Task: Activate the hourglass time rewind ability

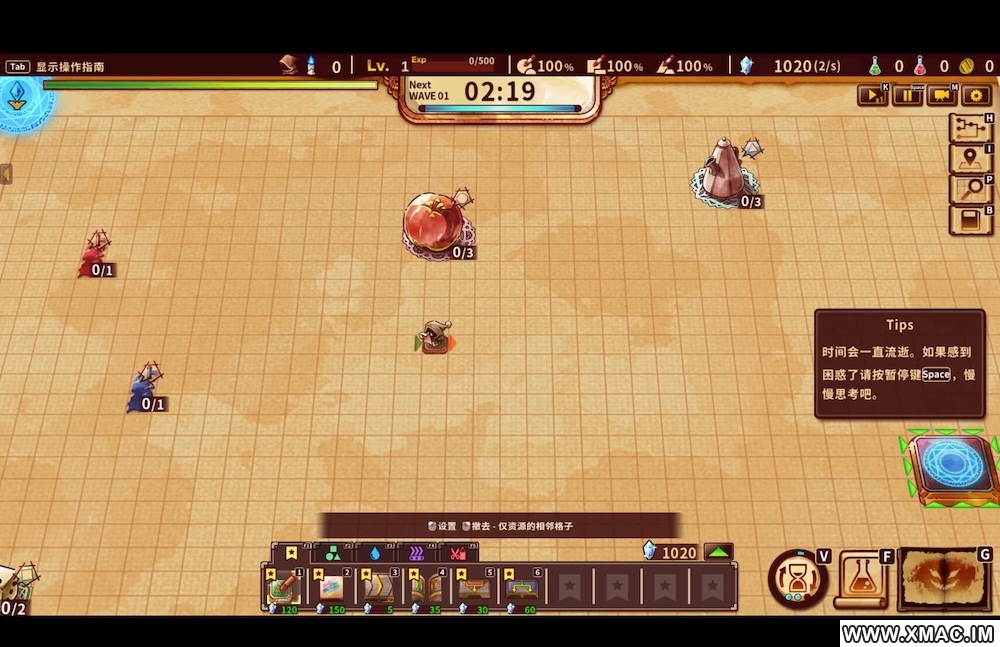Action: click(797, 579)
